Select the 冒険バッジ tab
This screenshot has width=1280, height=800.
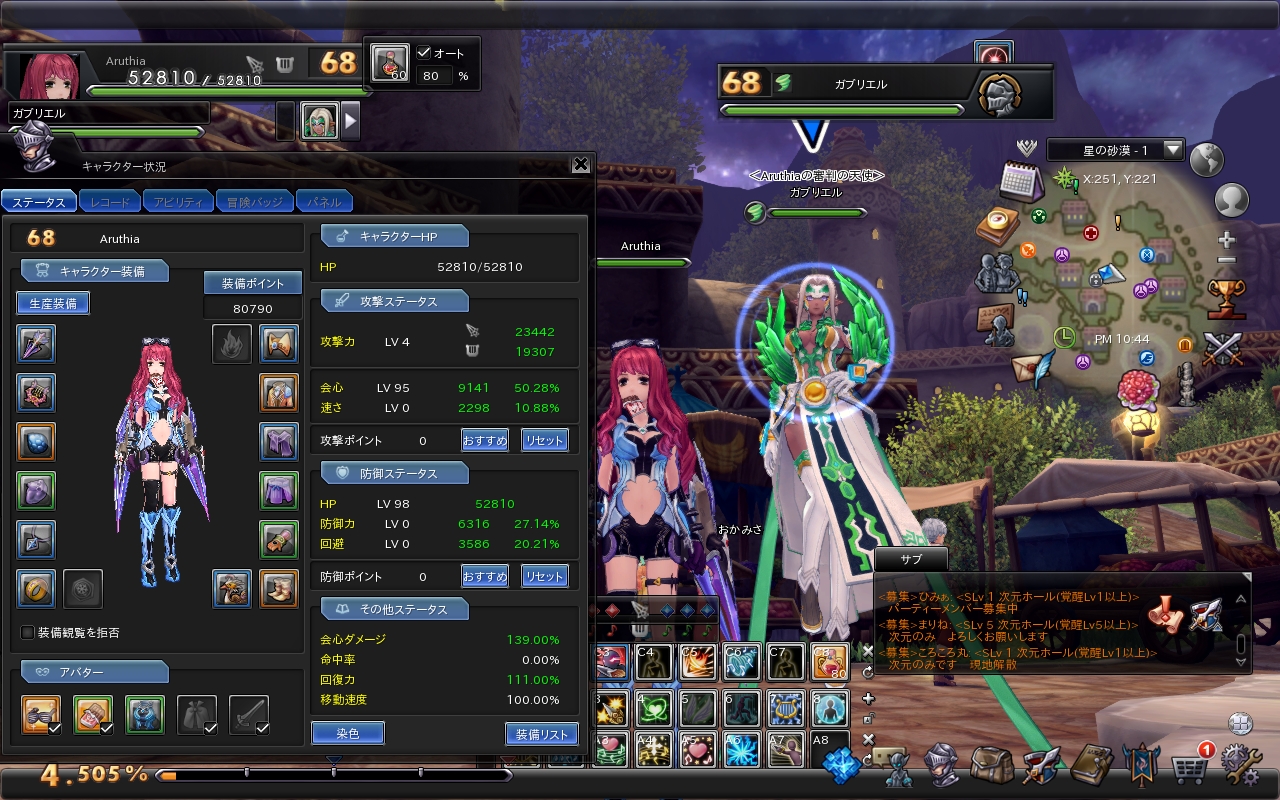click(x=254, y=202)
